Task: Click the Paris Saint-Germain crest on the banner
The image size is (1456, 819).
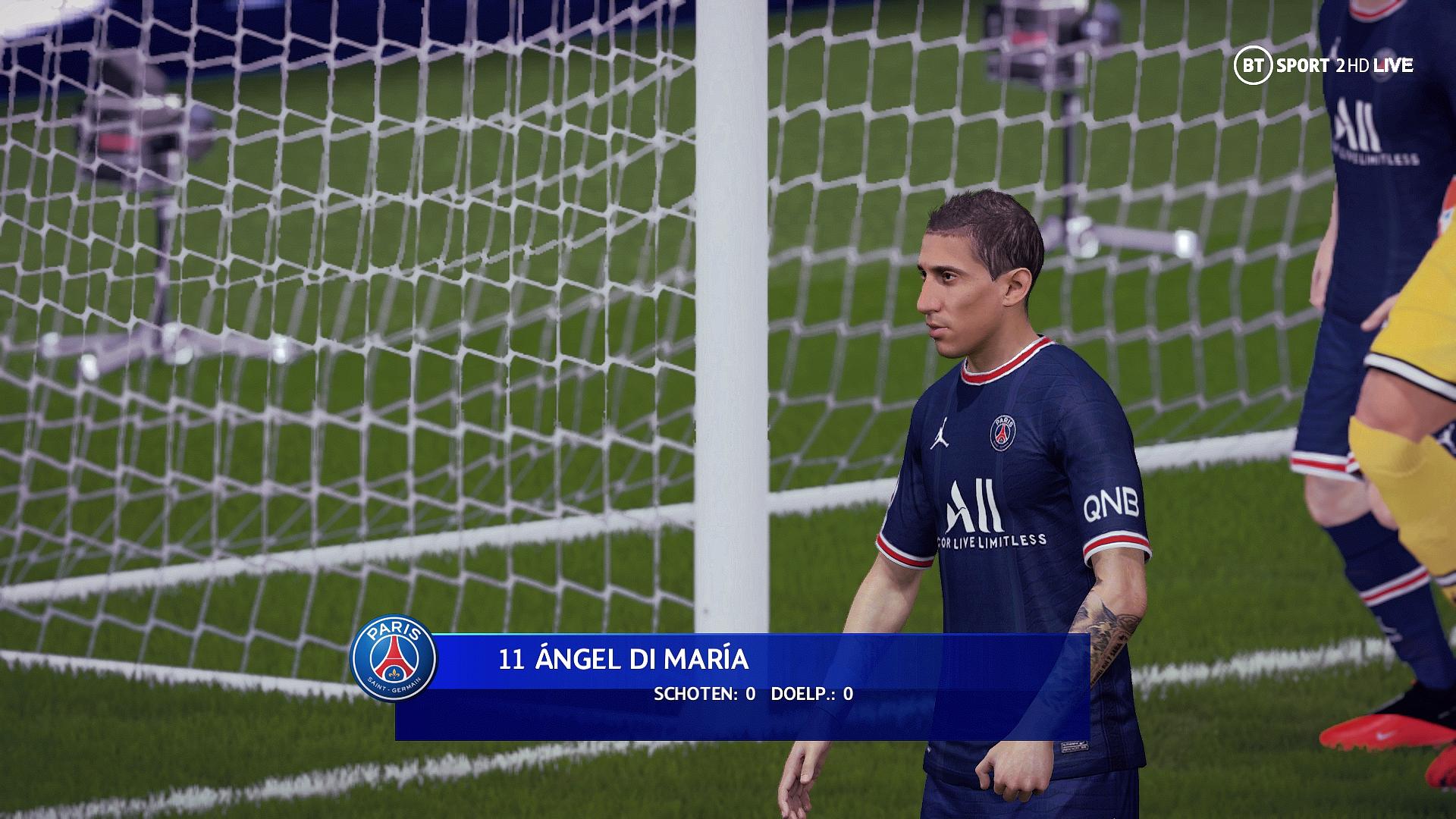Action: 394,657
